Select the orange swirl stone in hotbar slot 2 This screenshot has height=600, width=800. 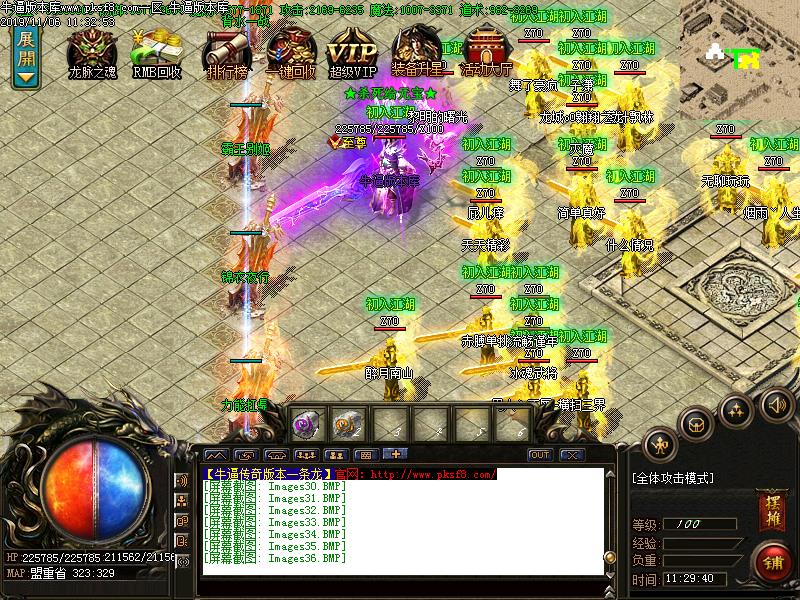pyautogui.click(x=347, y=424)
